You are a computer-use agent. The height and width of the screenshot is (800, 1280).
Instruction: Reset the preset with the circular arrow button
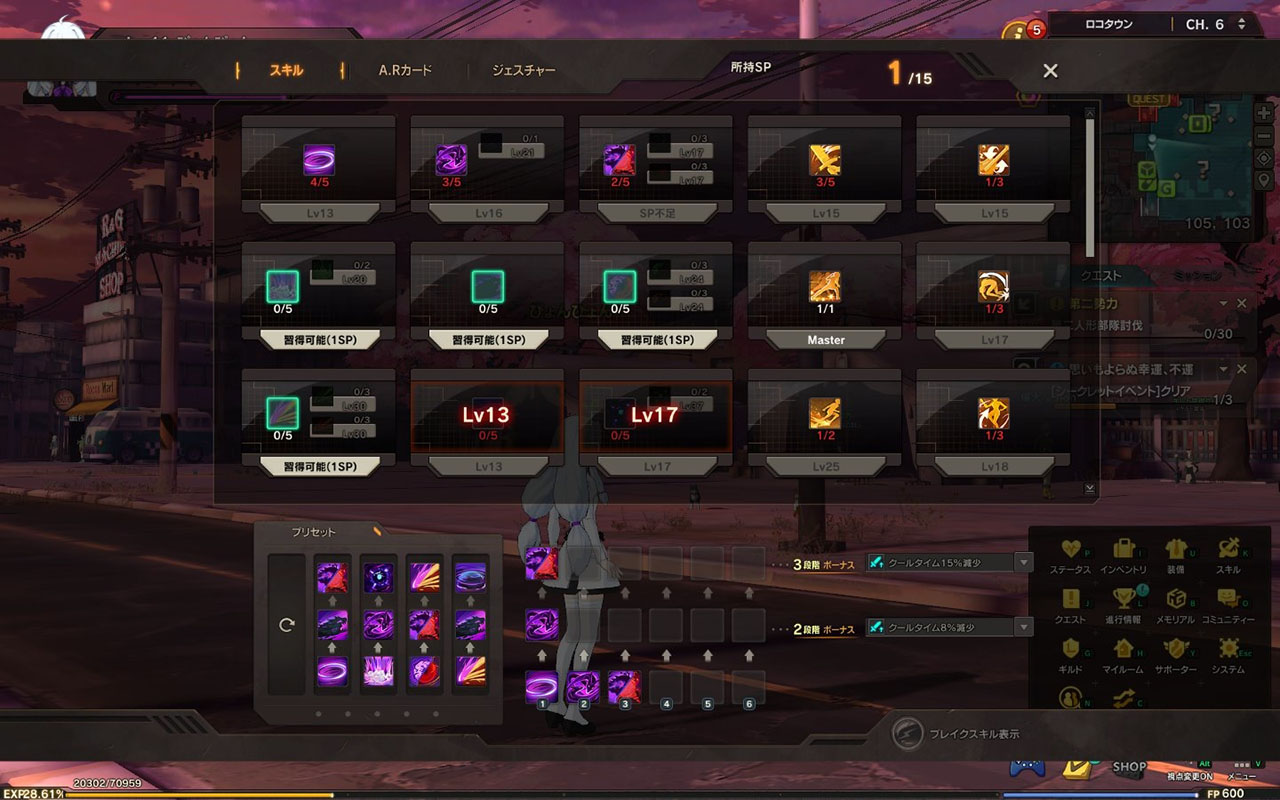coord(287,625)
